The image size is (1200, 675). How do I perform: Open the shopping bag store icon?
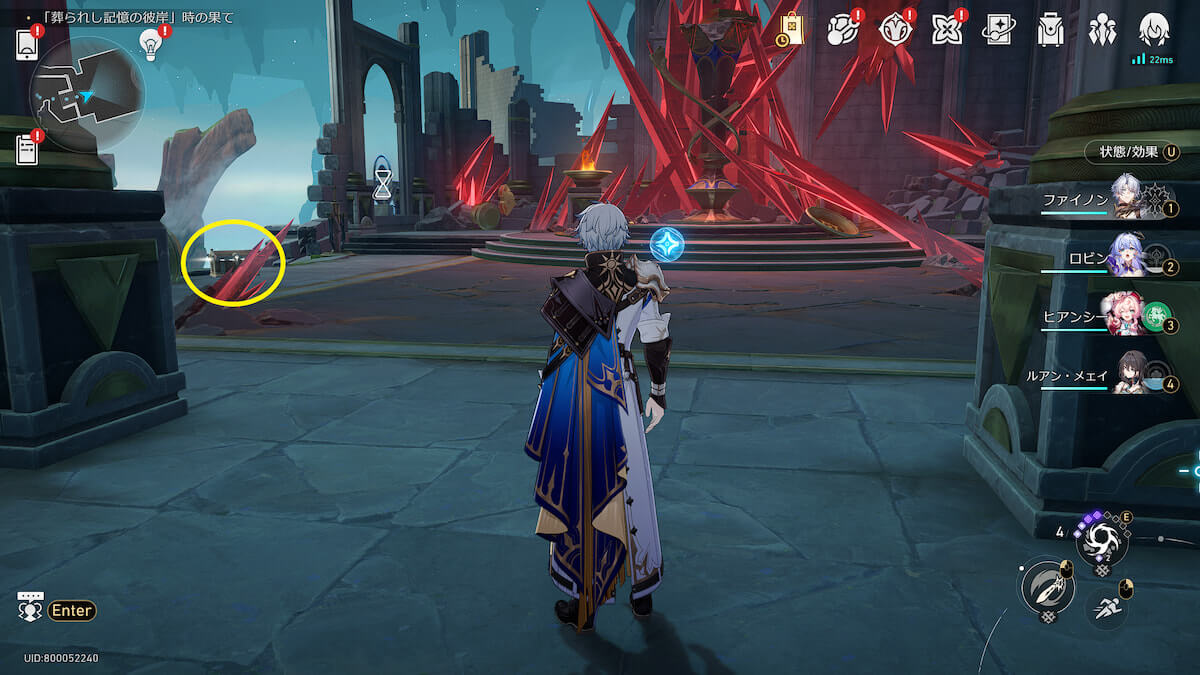(791, 29)
